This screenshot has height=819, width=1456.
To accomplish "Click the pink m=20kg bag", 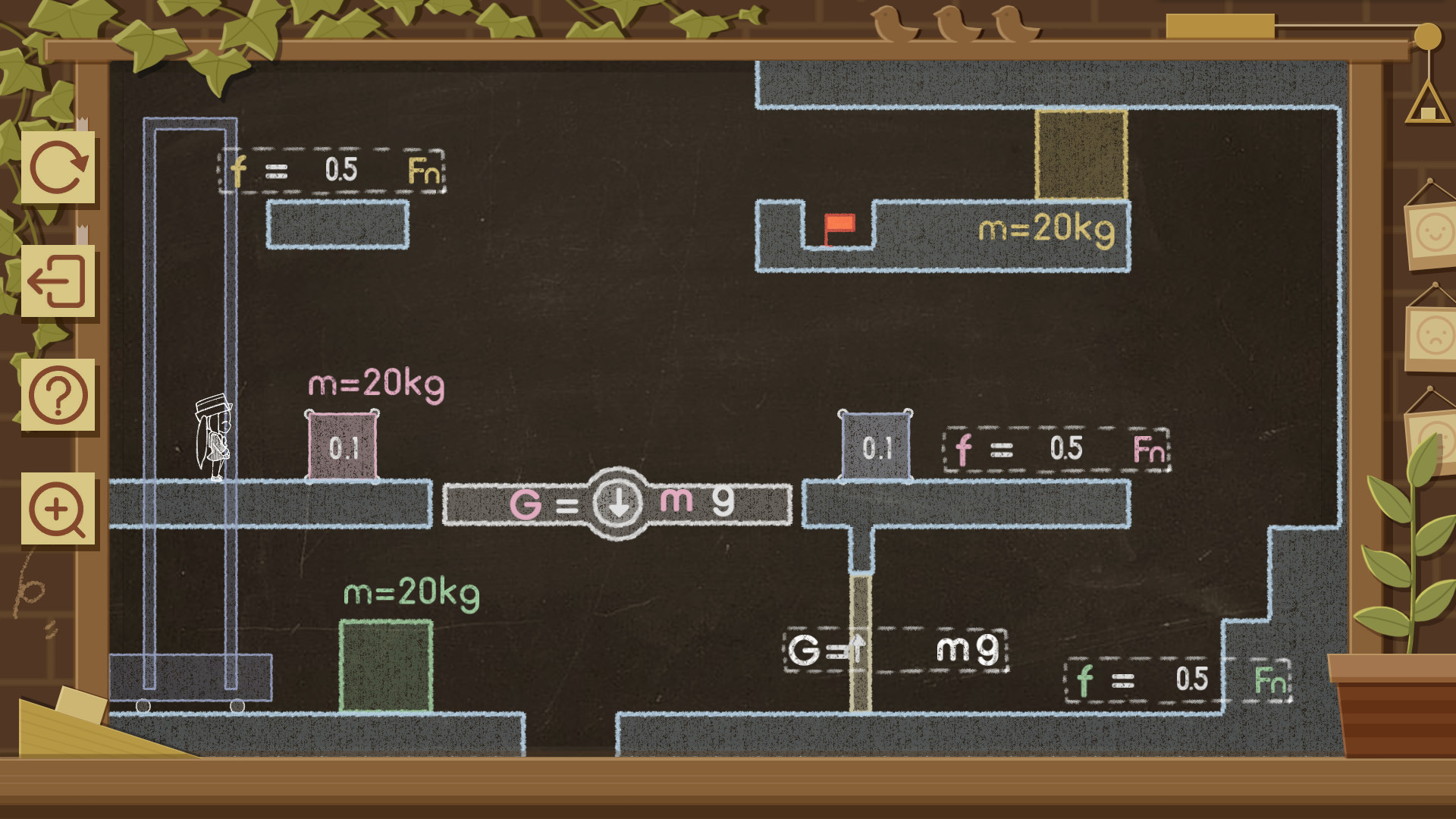I will tap(342, 446).
